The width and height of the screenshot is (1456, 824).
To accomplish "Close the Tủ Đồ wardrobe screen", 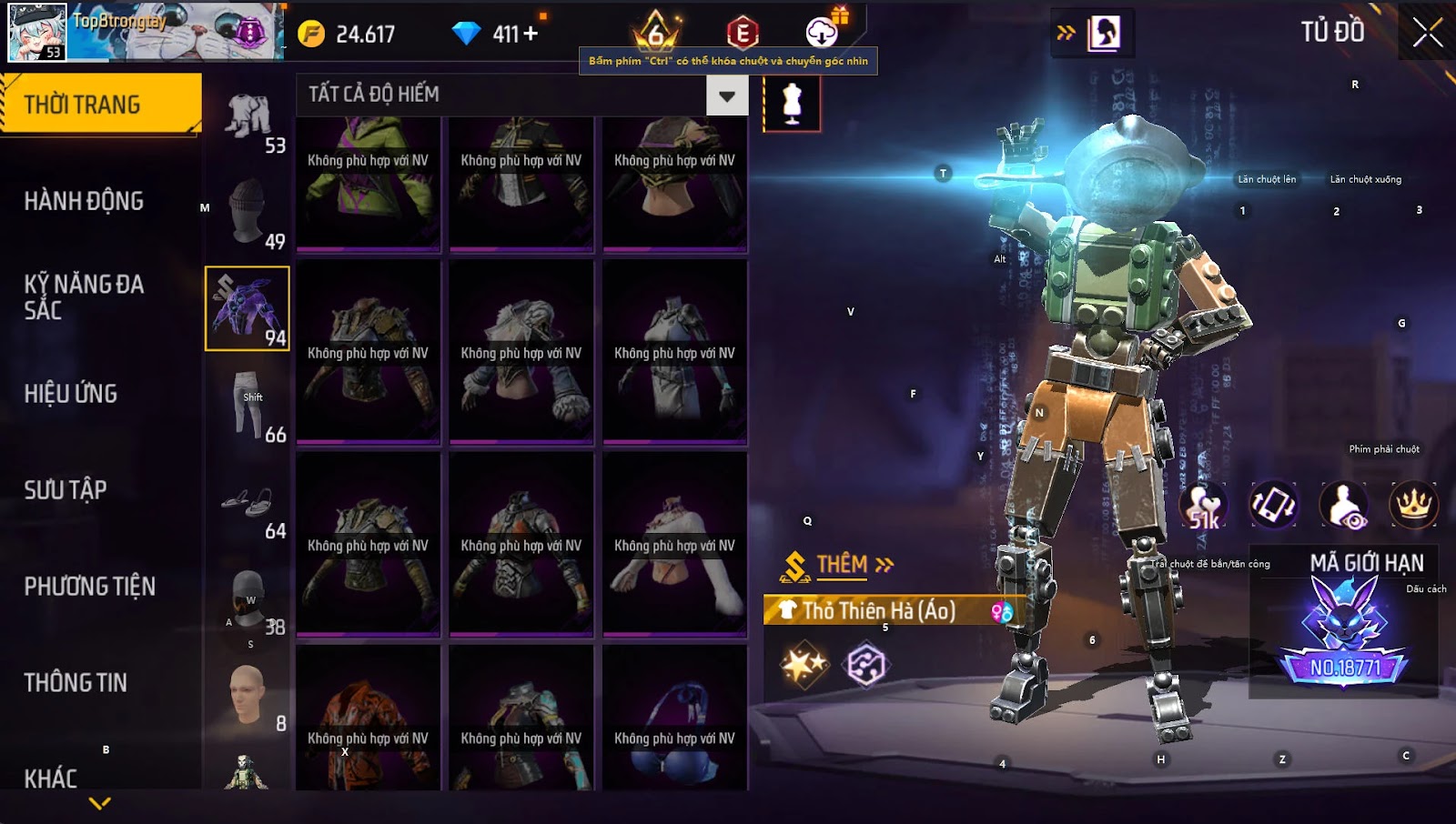I will (1427, 33).
